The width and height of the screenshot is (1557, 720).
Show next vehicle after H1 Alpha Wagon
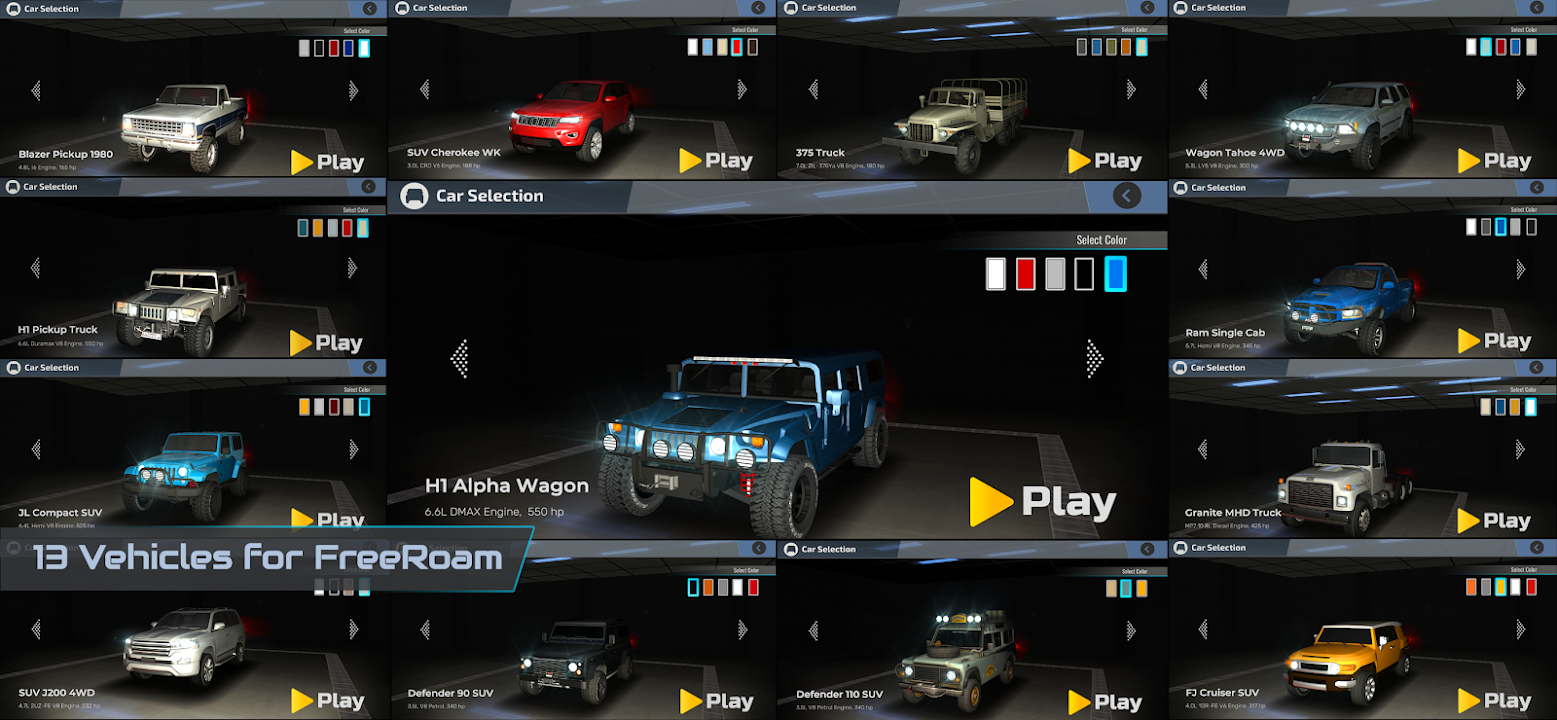1094,358
